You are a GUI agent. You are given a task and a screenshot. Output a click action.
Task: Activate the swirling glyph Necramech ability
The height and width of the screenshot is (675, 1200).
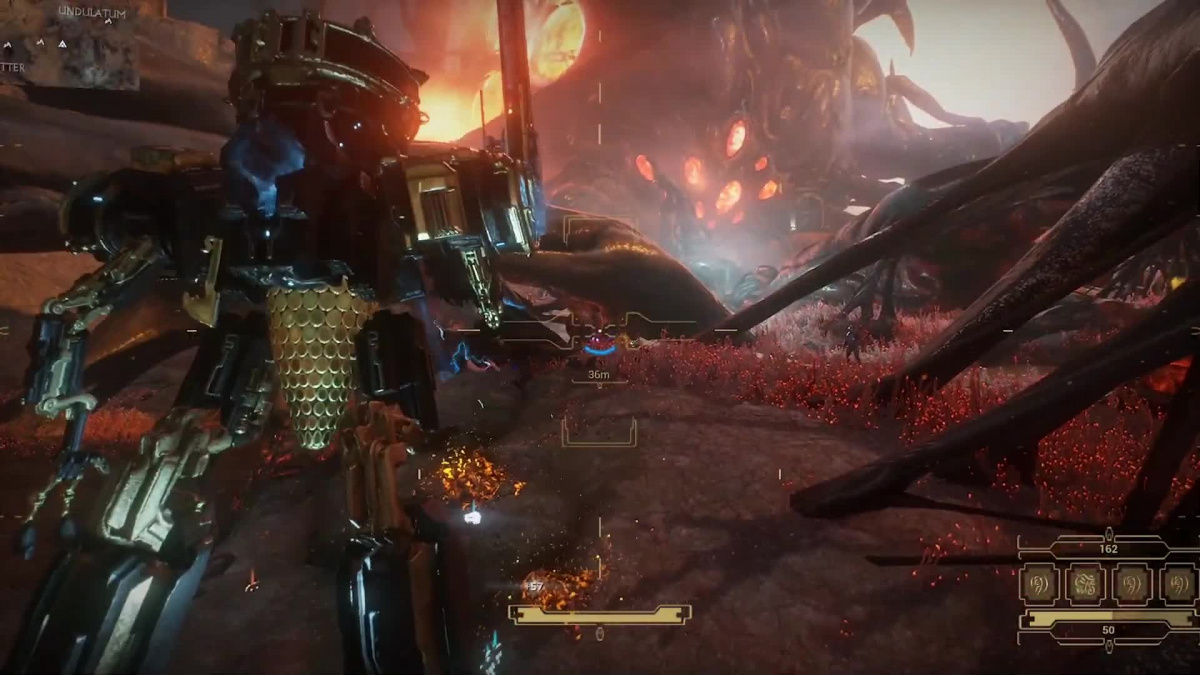point(1085,584)
